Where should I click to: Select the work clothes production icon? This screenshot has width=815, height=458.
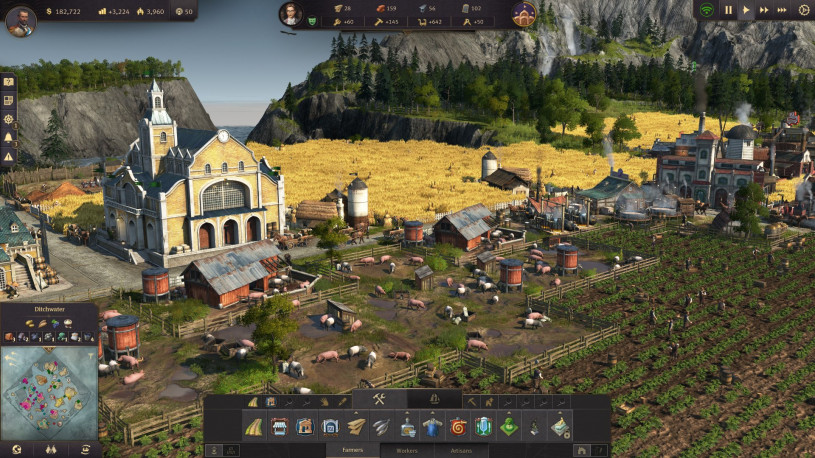(x=433, y=427)
